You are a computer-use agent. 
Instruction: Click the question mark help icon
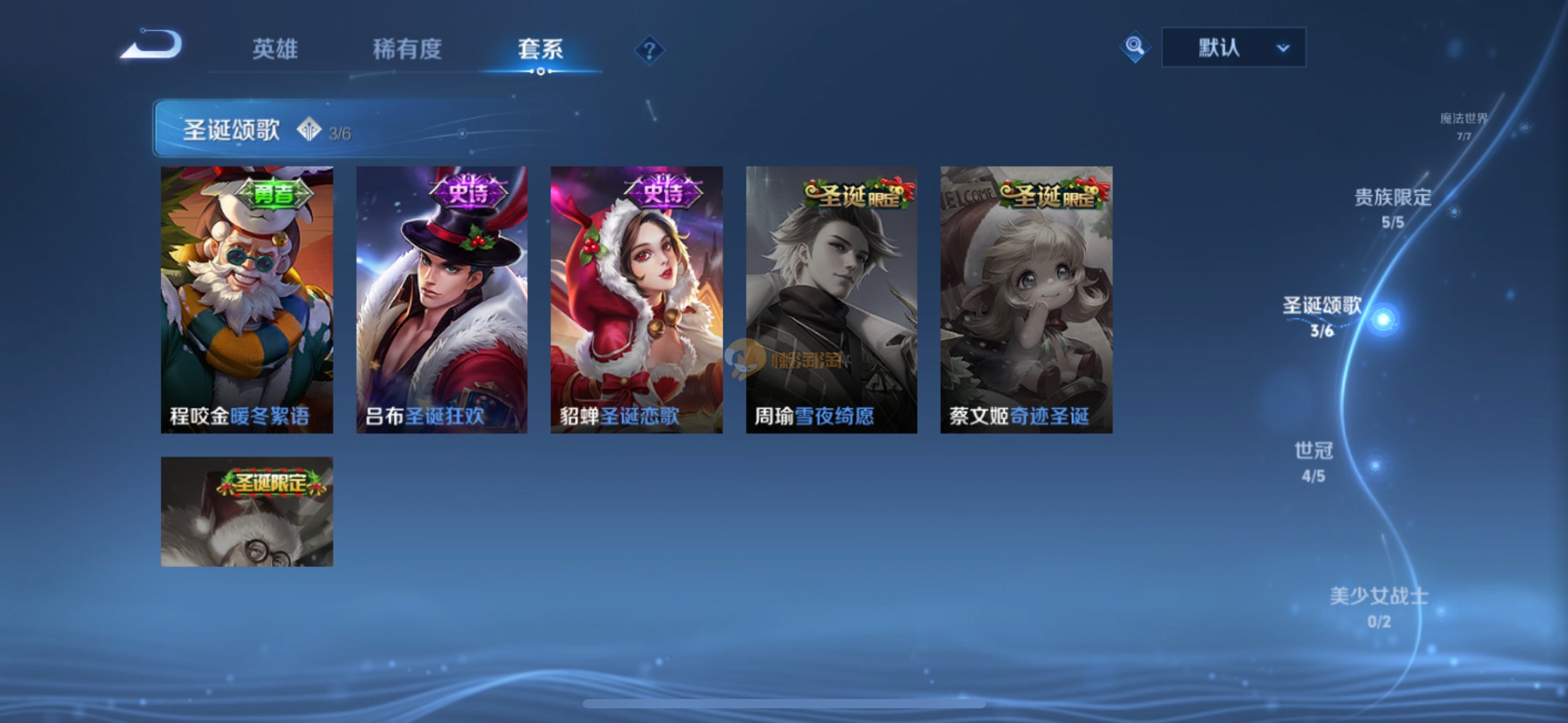click(x=649, y=50)
